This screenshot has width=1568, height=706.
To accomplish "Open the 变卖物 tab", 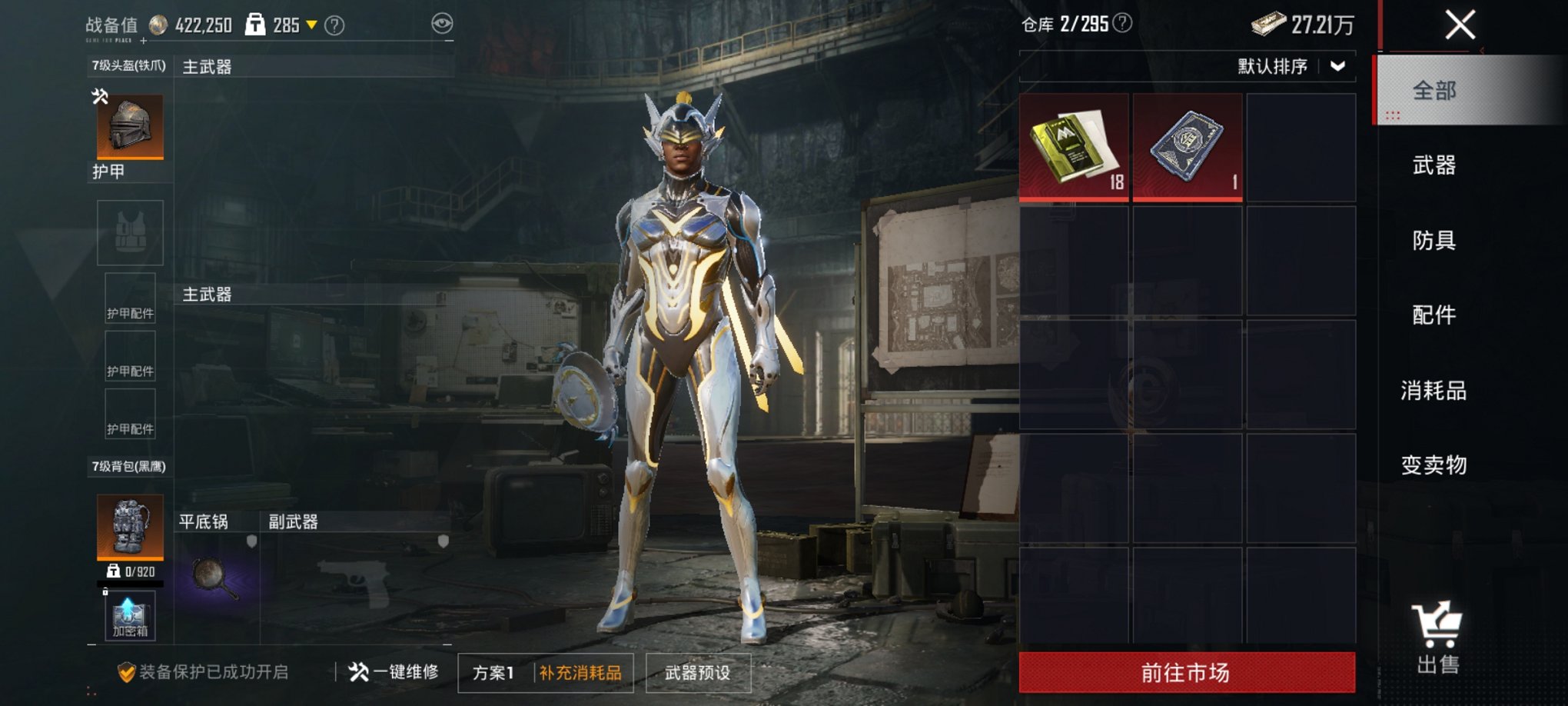I will pyautogui.click(x=1433, y=465).
